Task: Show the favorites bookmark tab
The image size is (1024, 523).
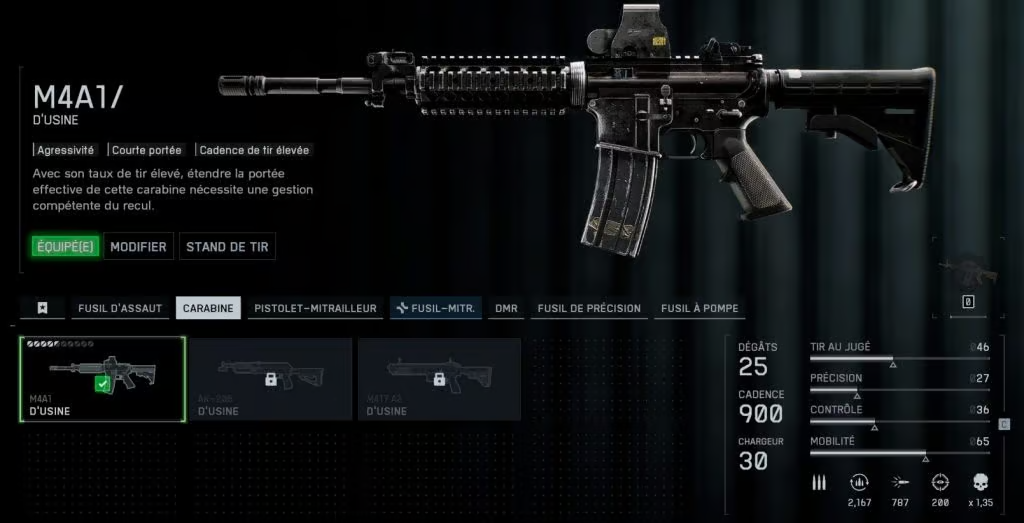Action: tap(43, 308)
